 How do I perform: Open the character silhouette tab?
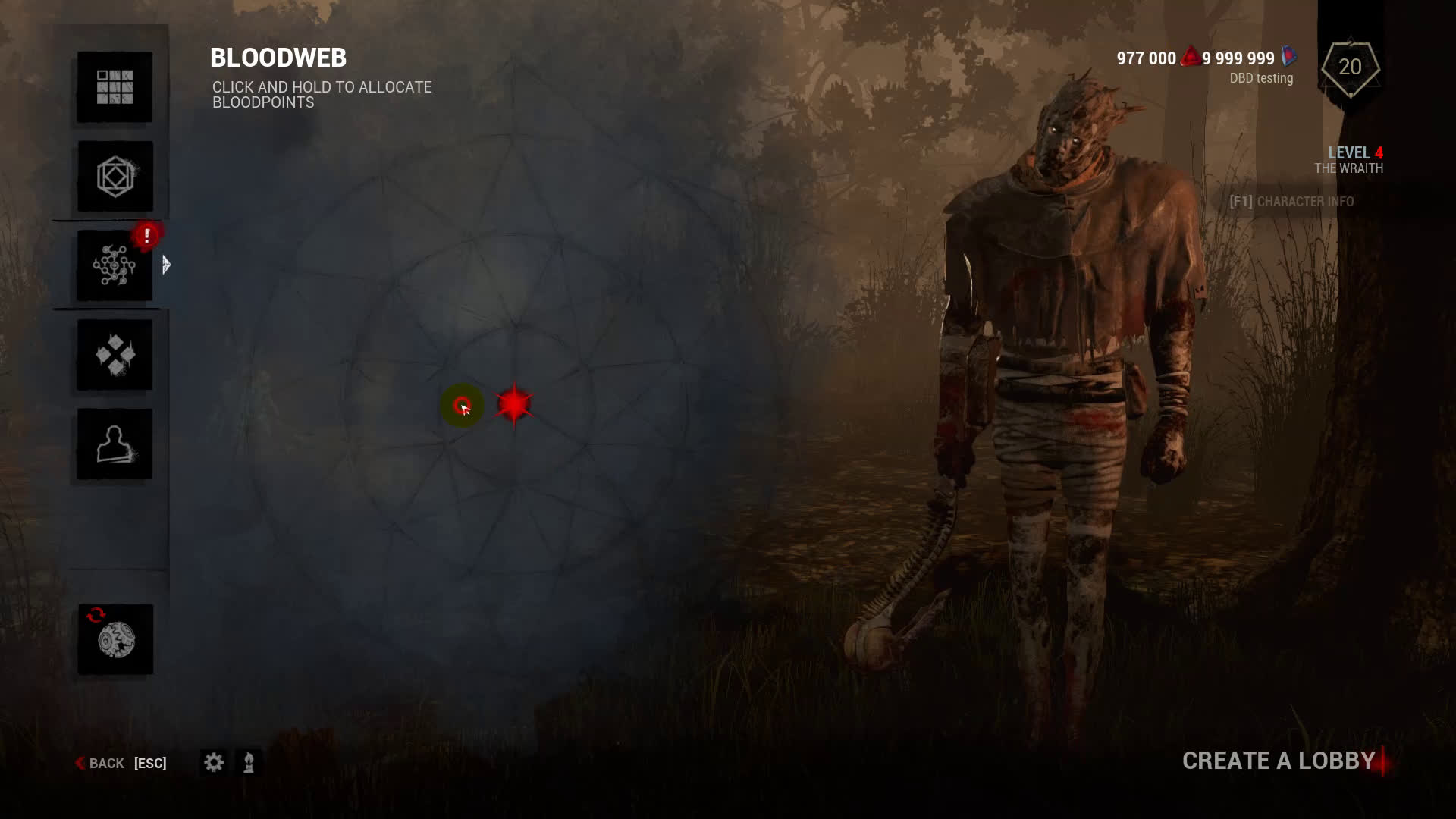[x=115, y=444]
